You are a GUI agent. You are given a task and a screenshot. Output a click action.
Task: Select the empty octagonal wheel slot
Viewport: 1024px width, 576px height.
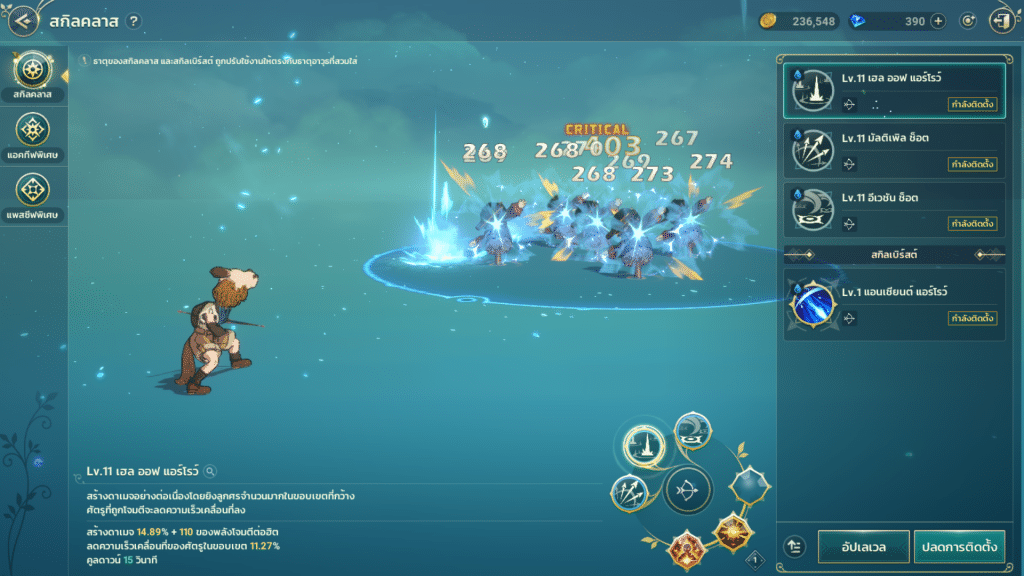749,486
